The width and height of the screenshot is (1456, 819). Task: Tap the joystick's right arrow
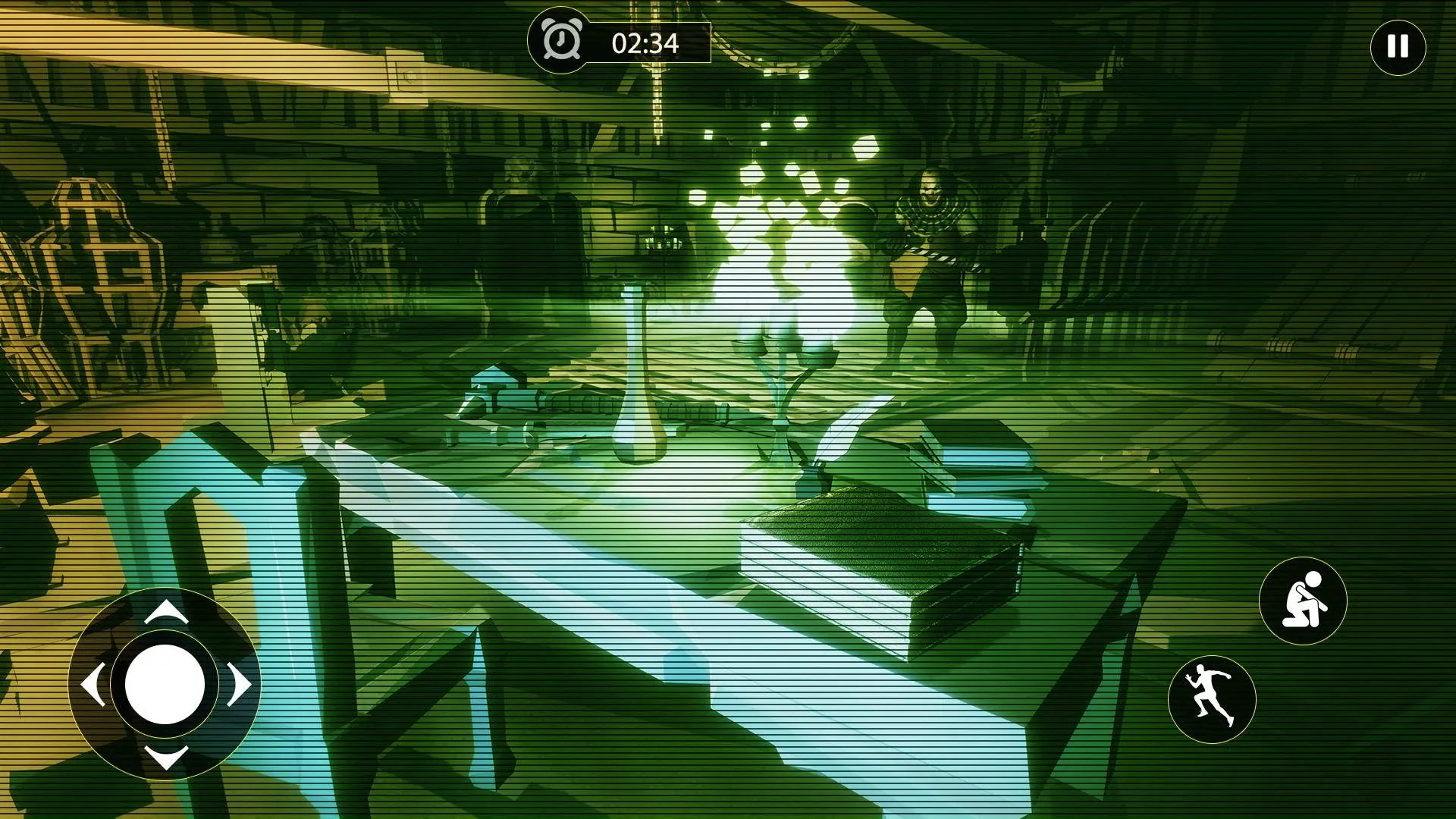[238, 685]
